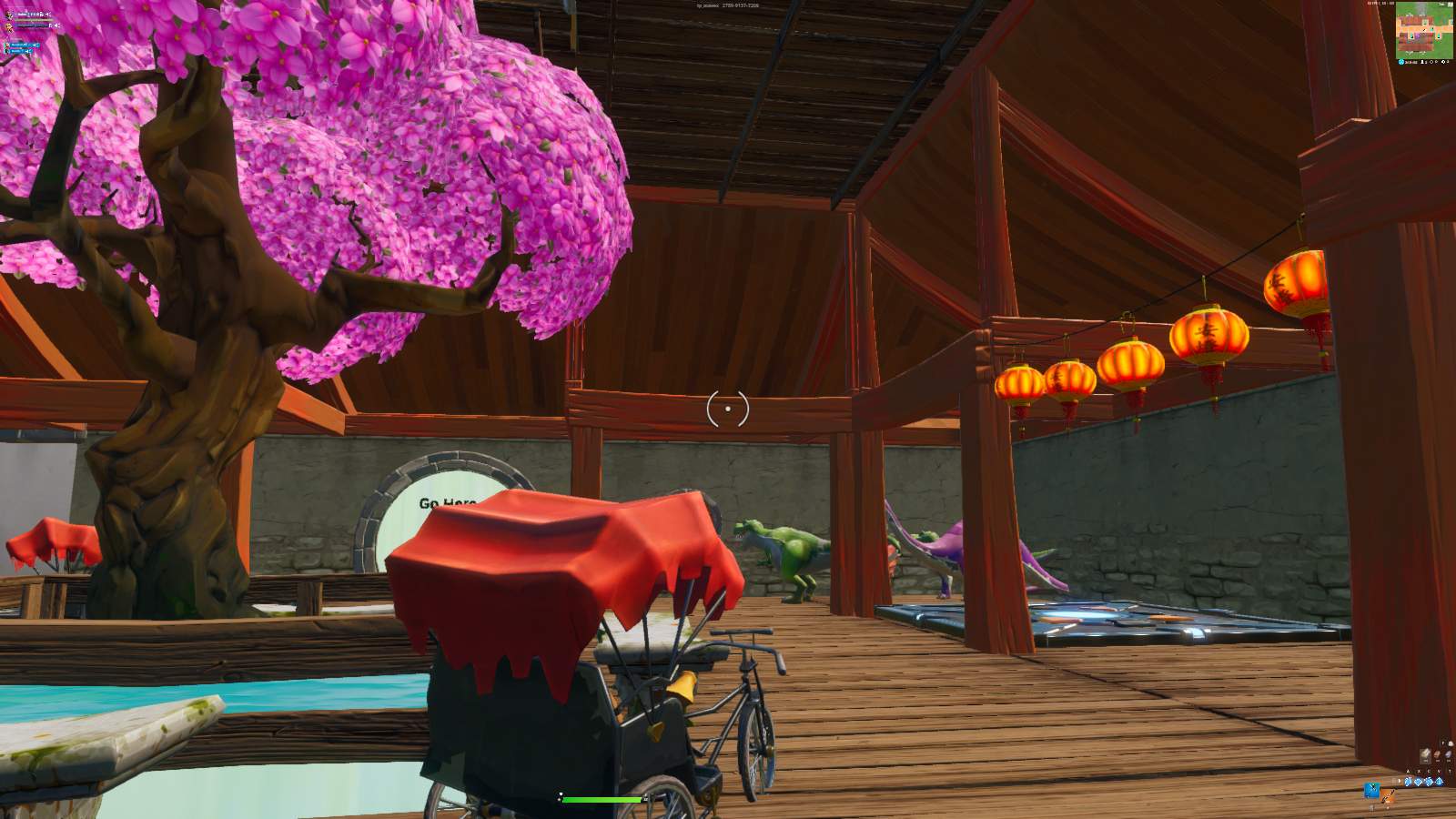Viewport: 1456px width, 819px height.
Task: Click the wood material icon above the build pieces
Action: click(x=1425, y=753)
